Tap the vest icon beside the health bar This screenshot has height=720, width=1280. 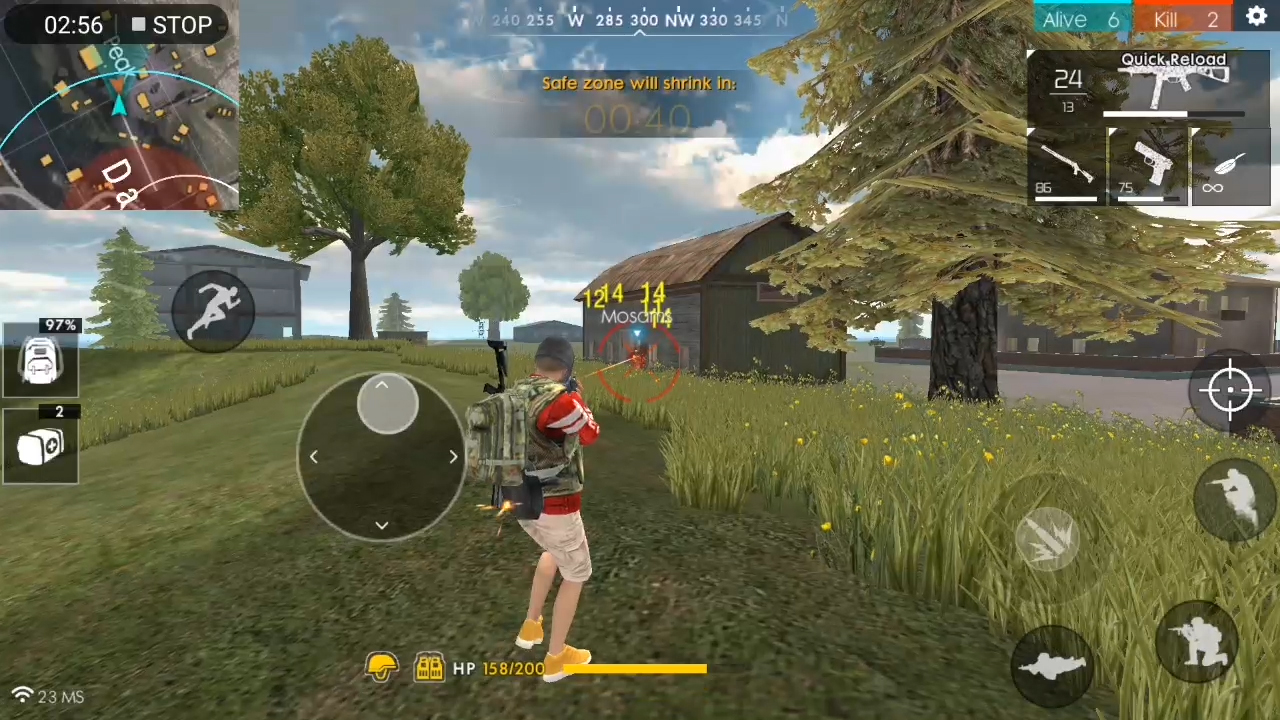coord(430,667)
